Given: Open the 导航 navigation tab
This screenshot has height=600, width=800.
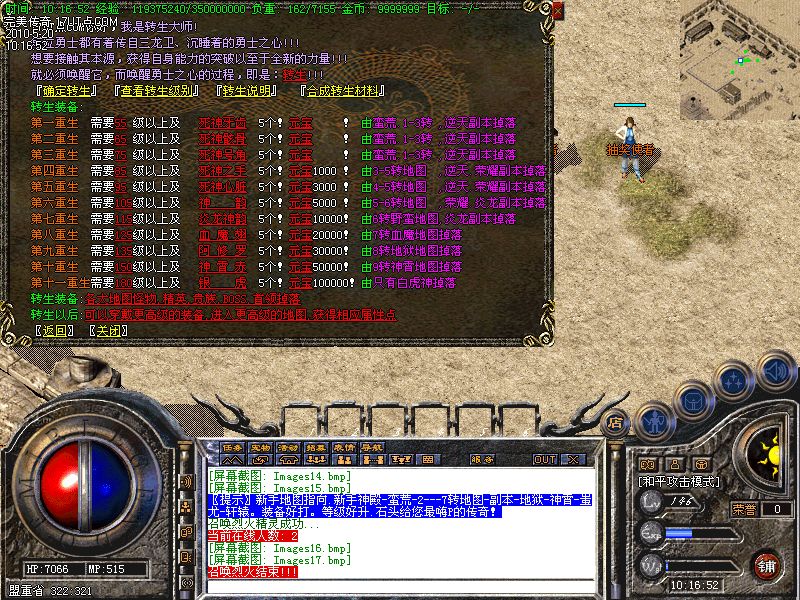Looking at the screenshot, I should click(373, 447).
